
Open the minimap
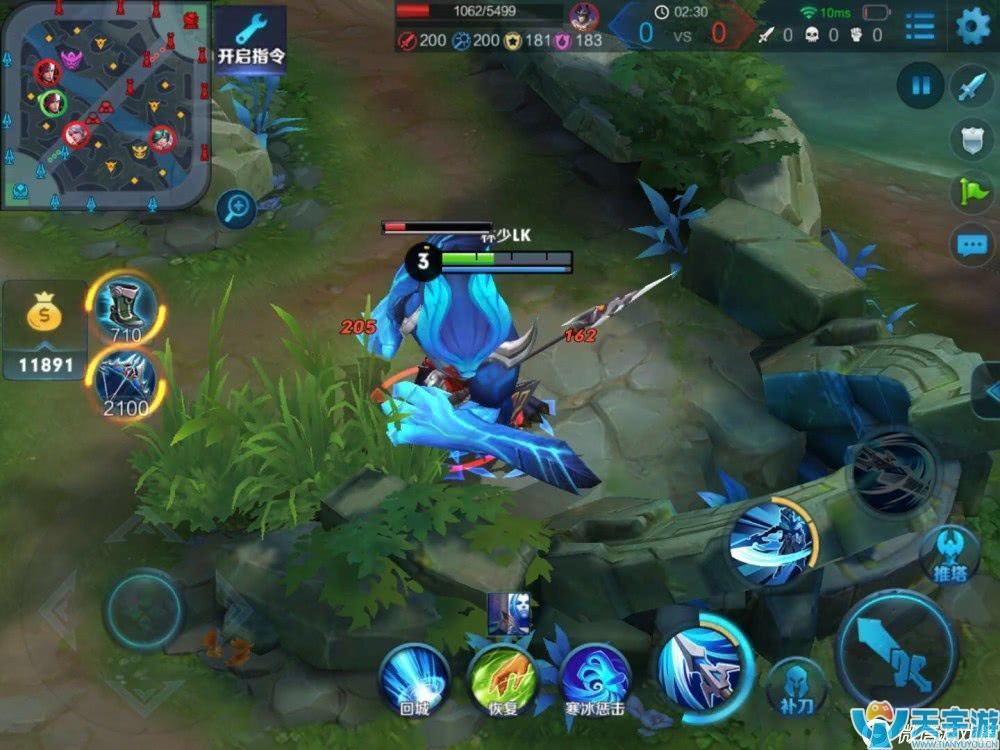tap(105, 104)
